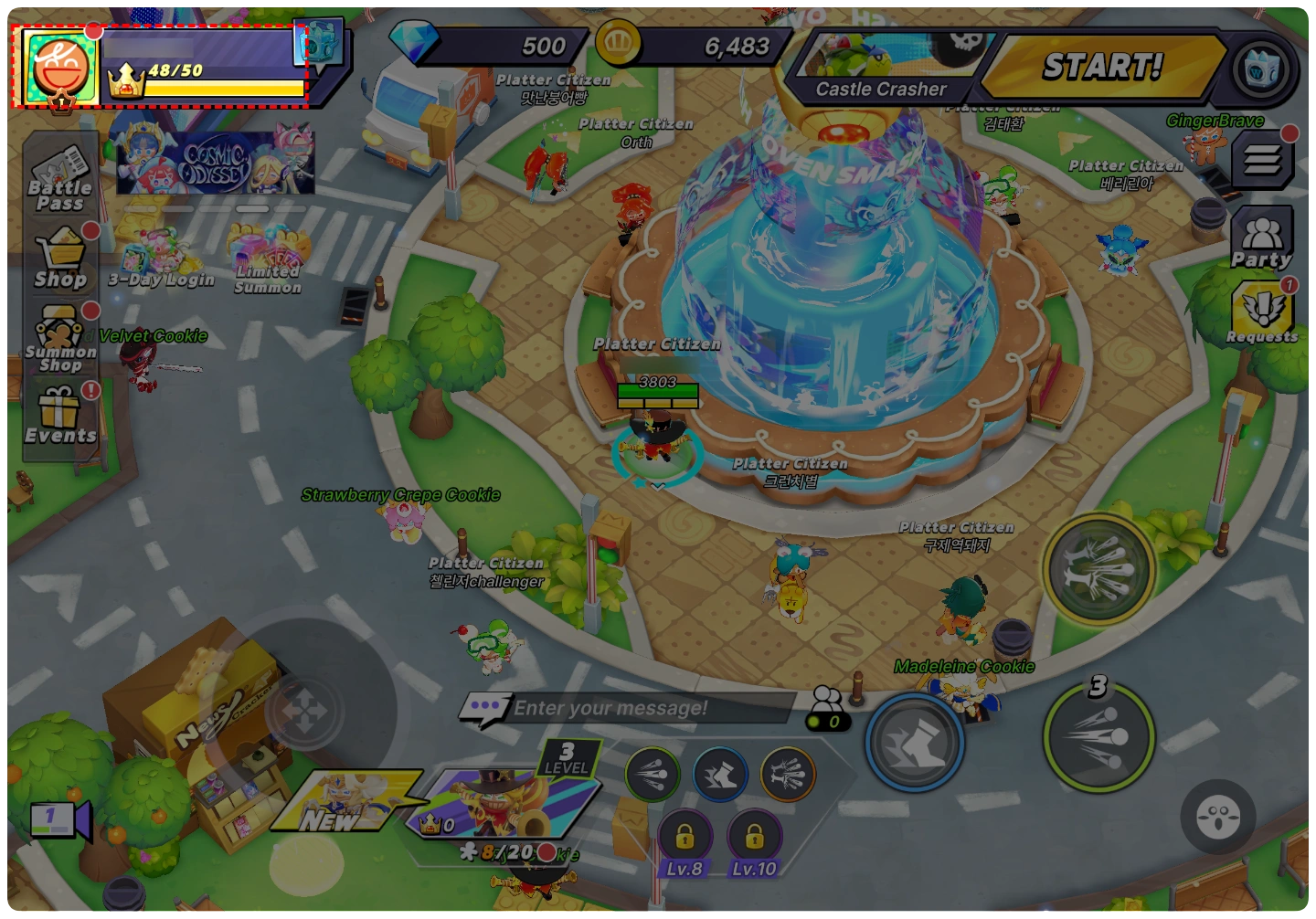
Task: Open the player profile avatar
Action: click(x=60, y=69)
